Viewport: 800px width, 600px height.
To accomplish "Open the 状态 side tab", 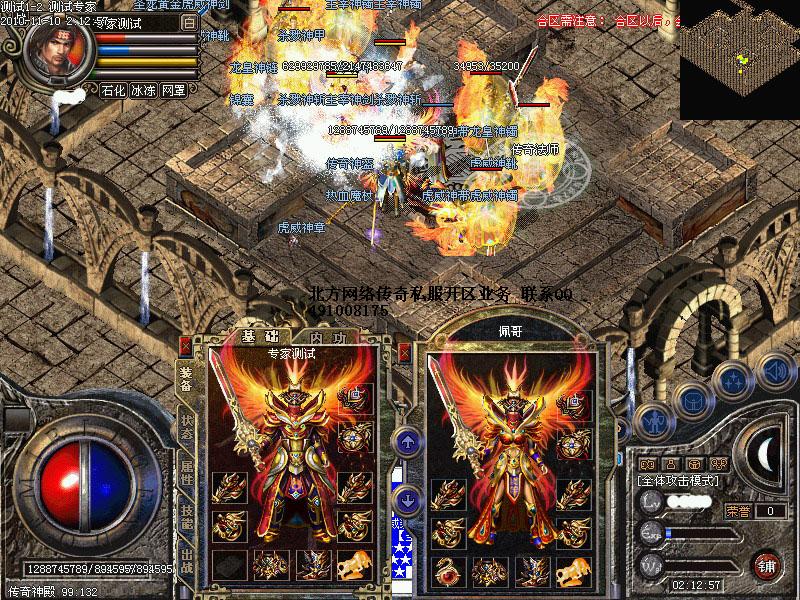I will click(x=187, y=424).
